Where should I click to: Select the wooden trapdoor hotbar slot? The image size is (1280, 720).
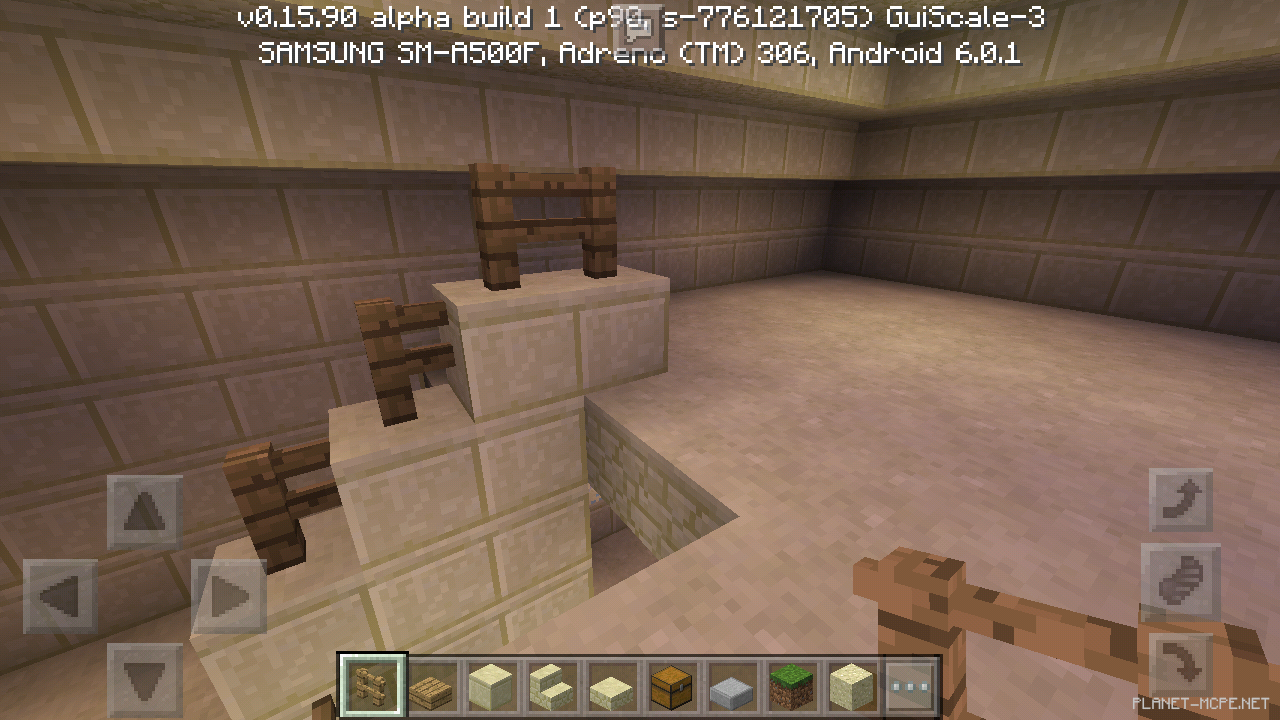pyautogui.click(x=433, y=687)
